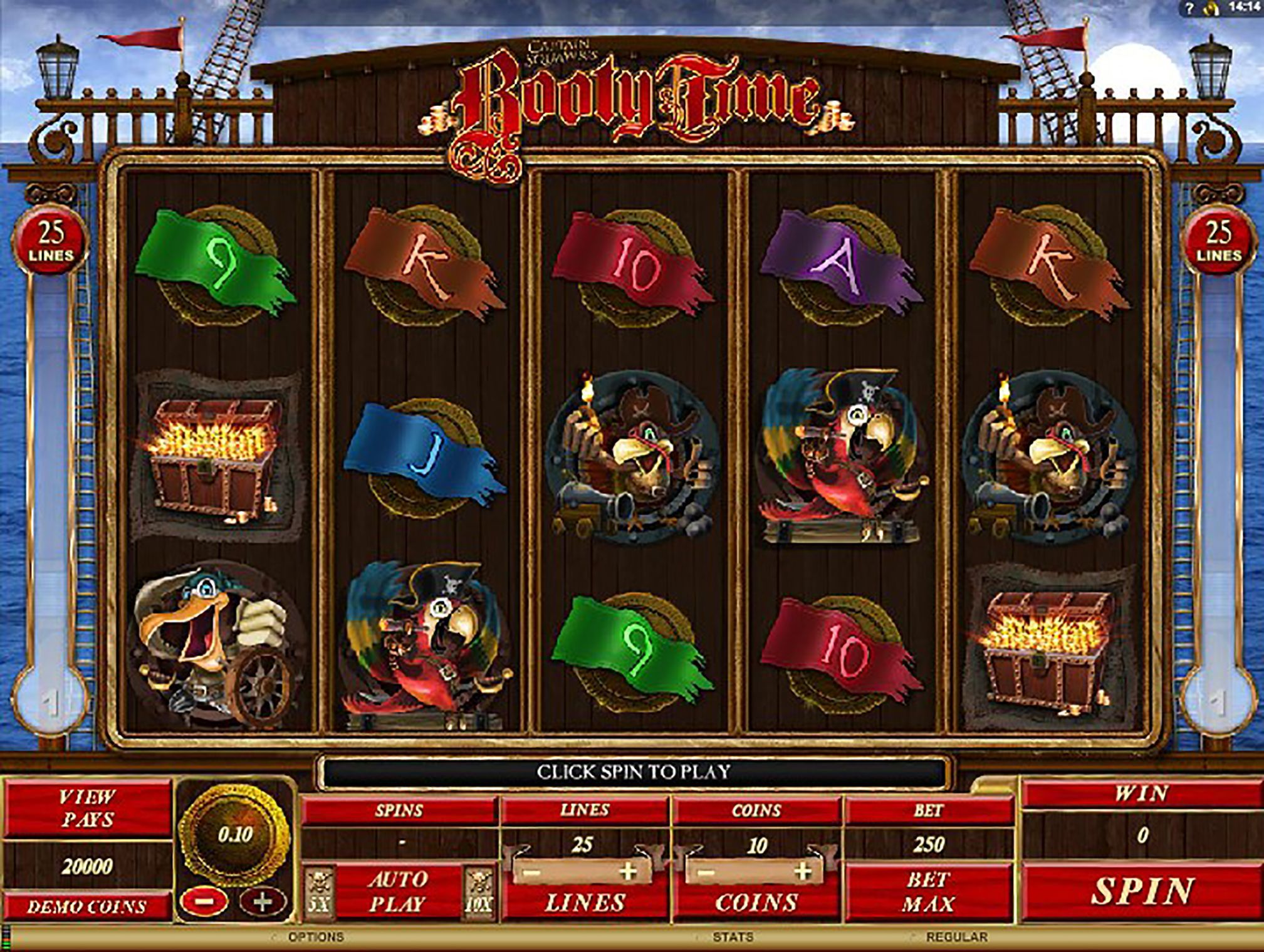Choose the 5X autoplay option

point(320,892)
